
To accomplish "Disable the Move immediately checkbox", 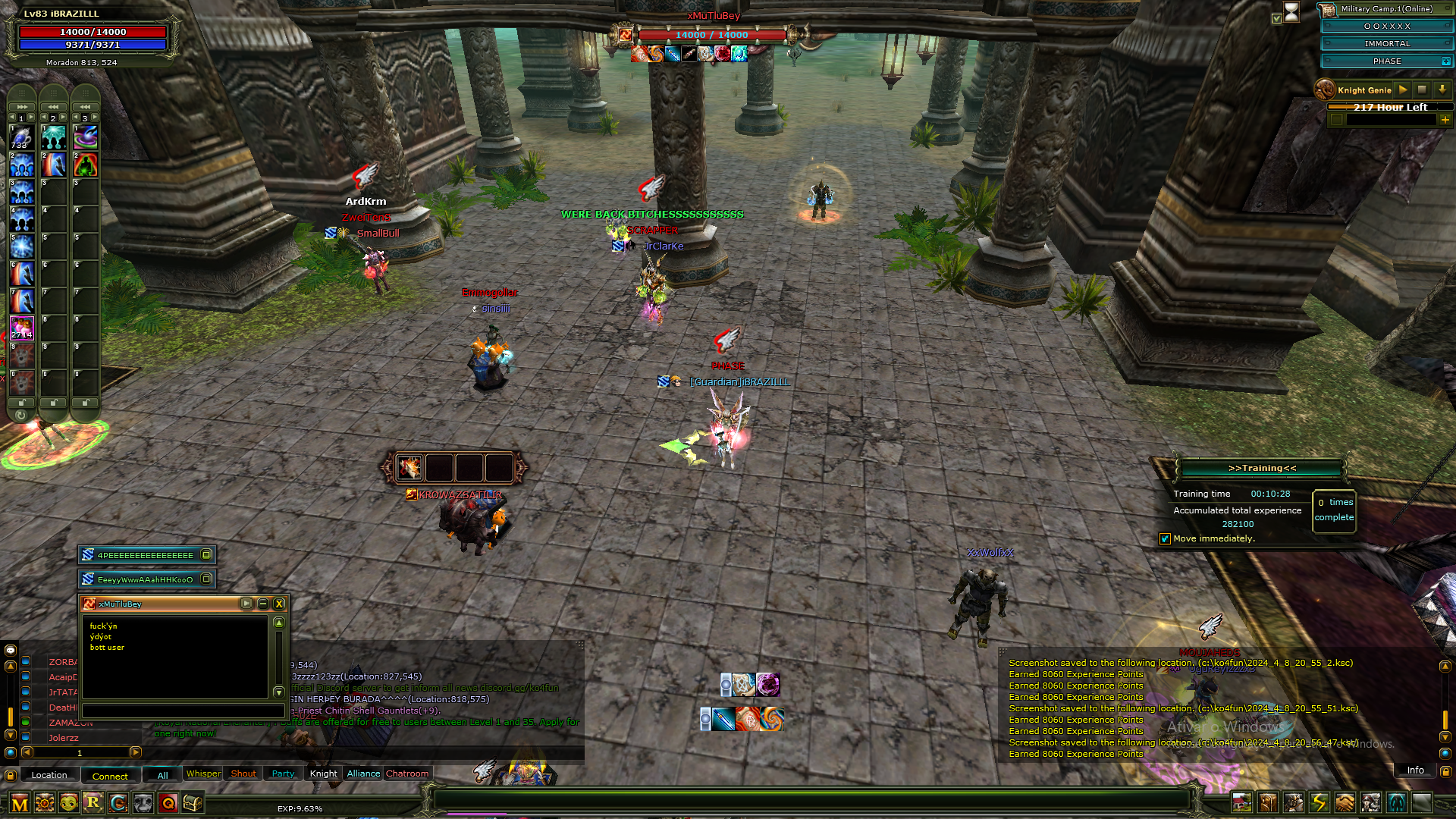I will point(1165,538).
